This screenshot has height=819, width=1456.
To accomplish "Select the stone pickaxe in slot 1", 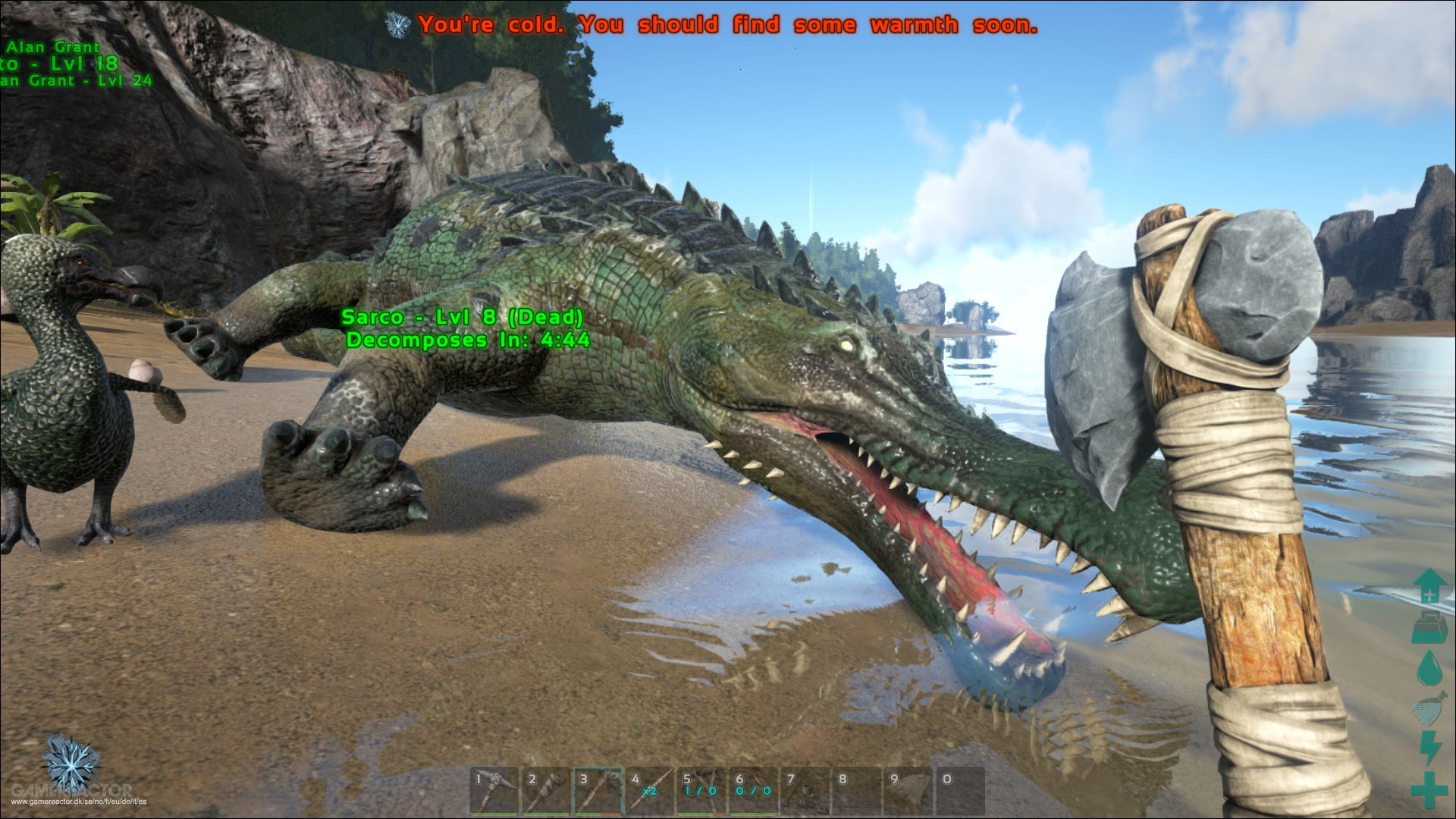I will point(494,792).
